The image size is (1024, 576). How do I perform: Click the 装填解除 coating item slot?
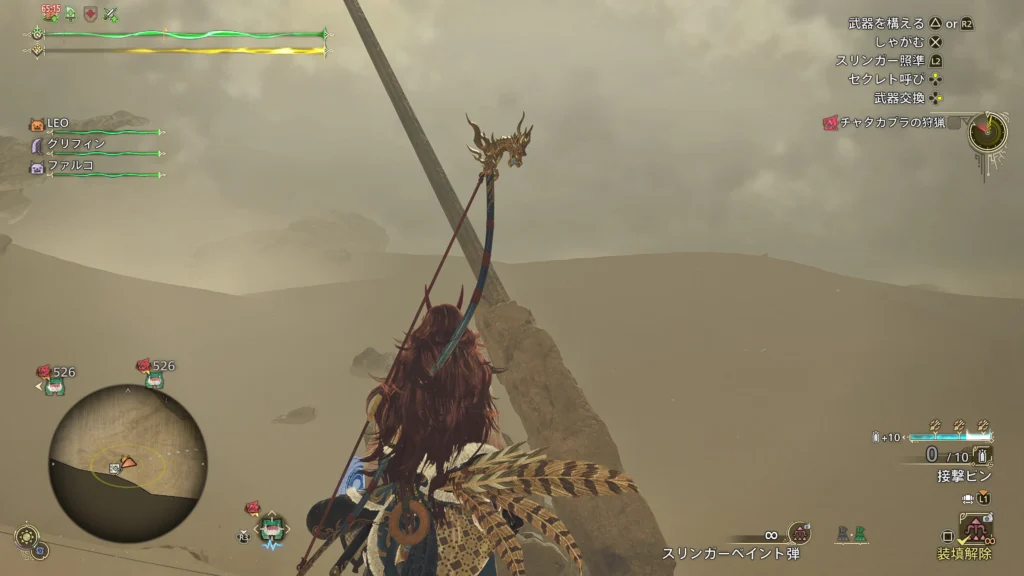click(x=976, y=528)
